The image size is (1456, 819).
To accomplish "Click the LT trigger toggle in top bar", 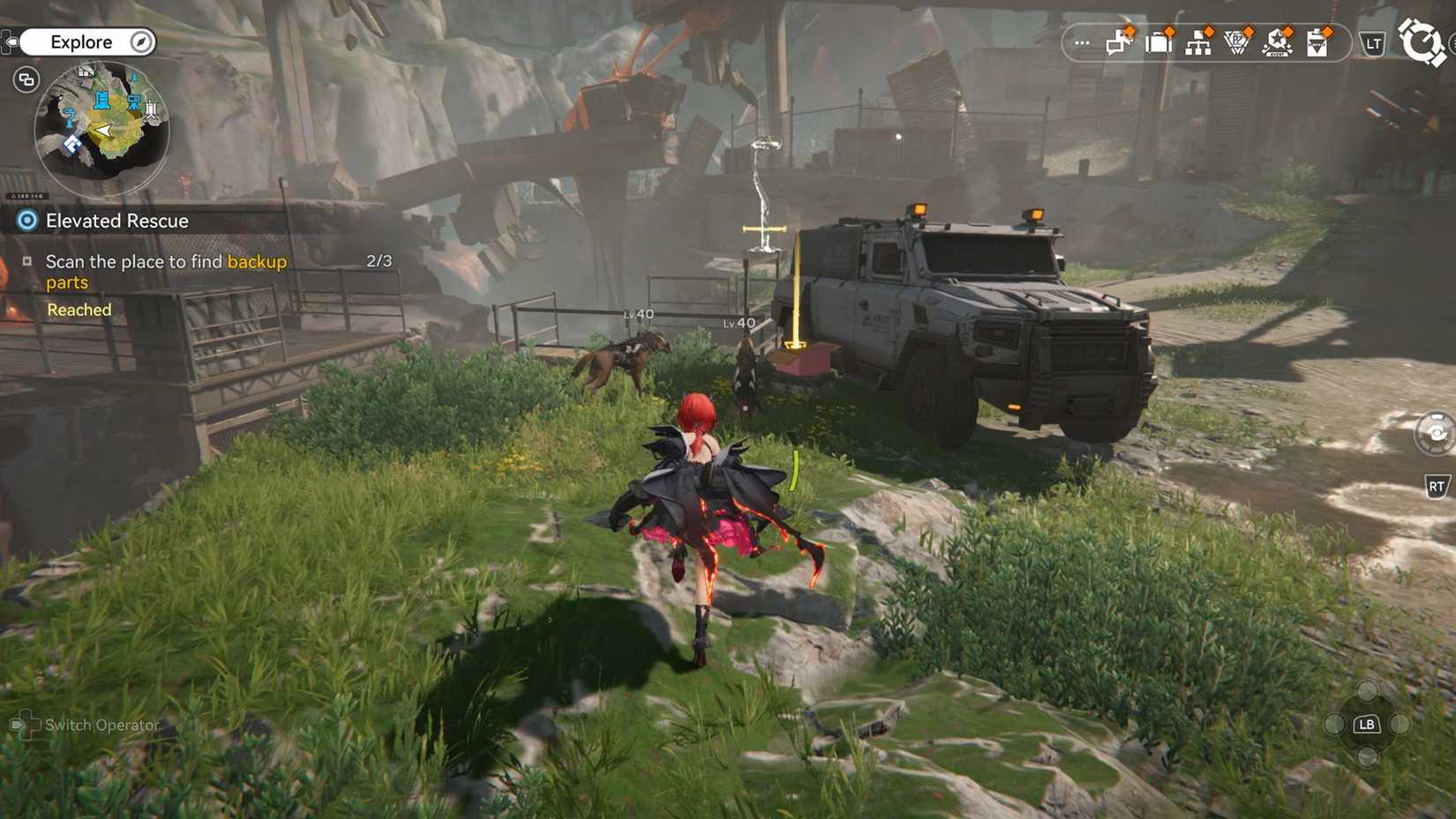I will click(1373, 41).
